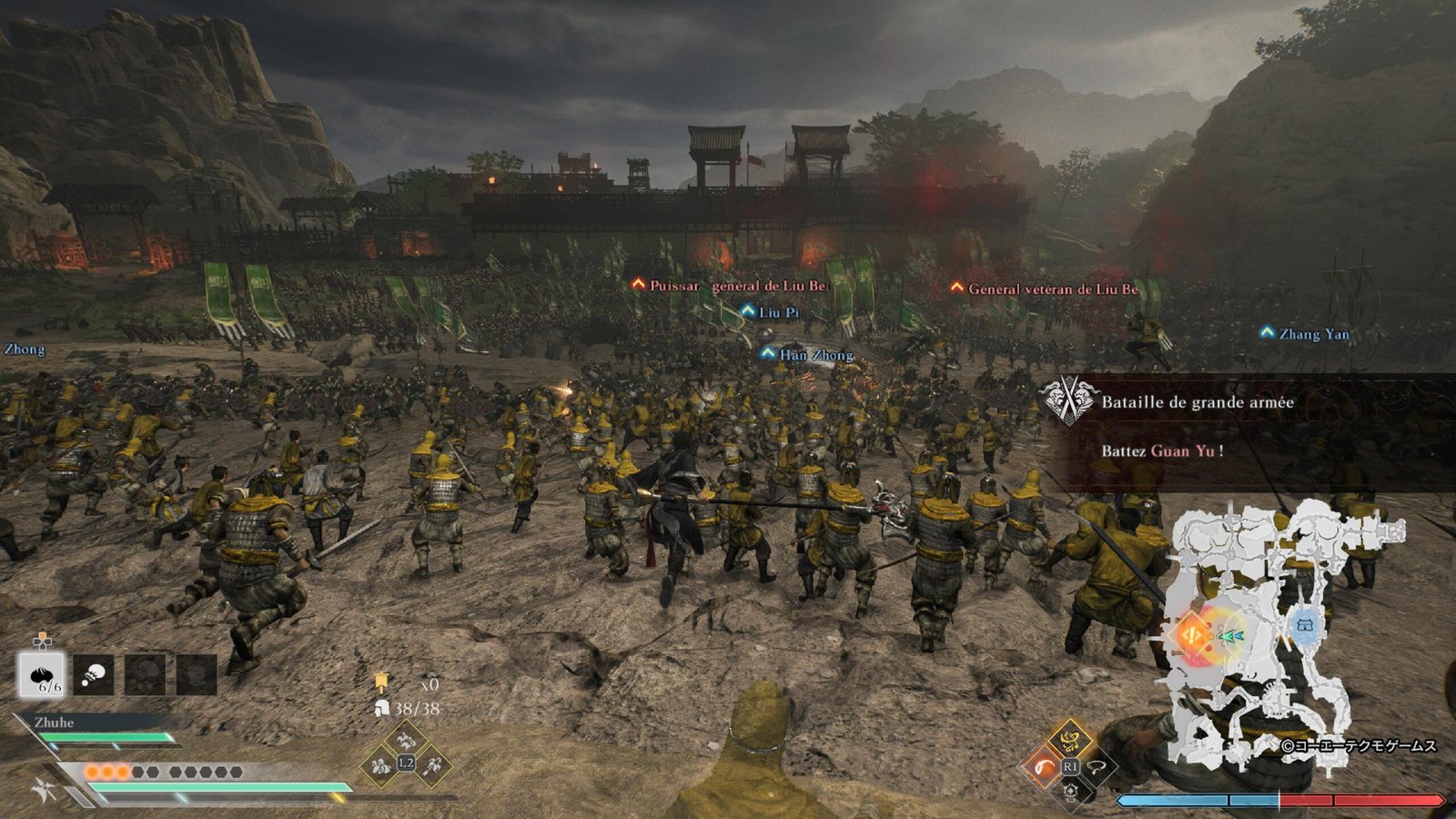Image resolution: width=1456 pixels, height=819 pixels.
Task: Select the meat bun item slot
Action: [42, 675]
